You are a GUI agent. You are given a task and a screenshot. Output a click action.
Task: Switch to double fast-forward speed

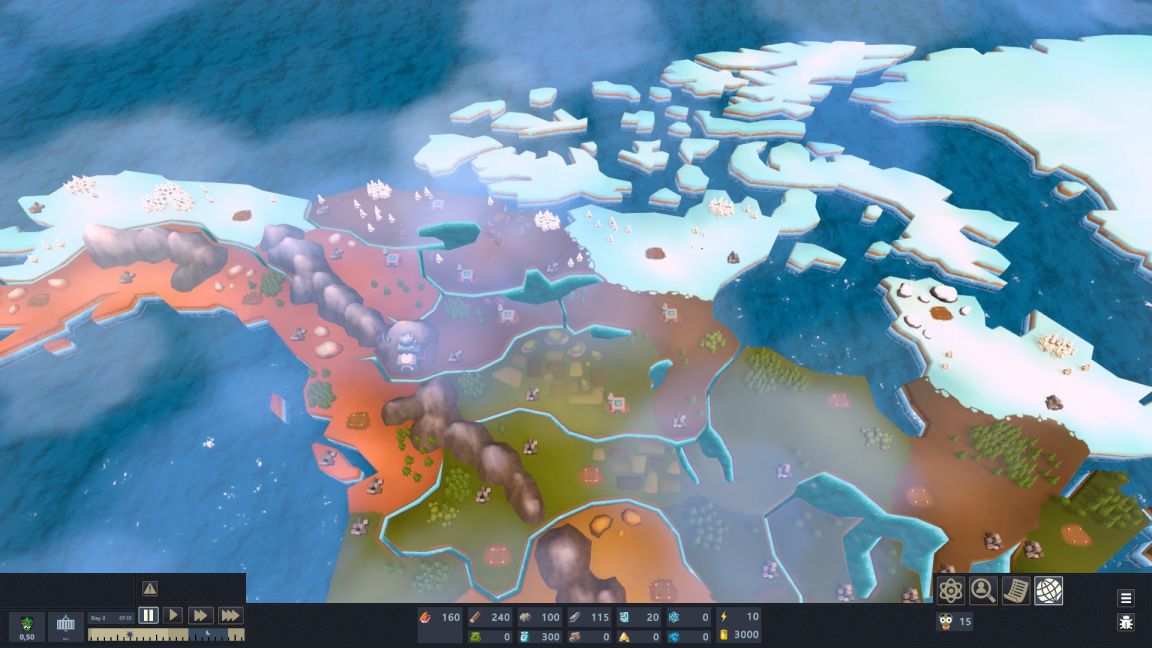tap(200, 616)
